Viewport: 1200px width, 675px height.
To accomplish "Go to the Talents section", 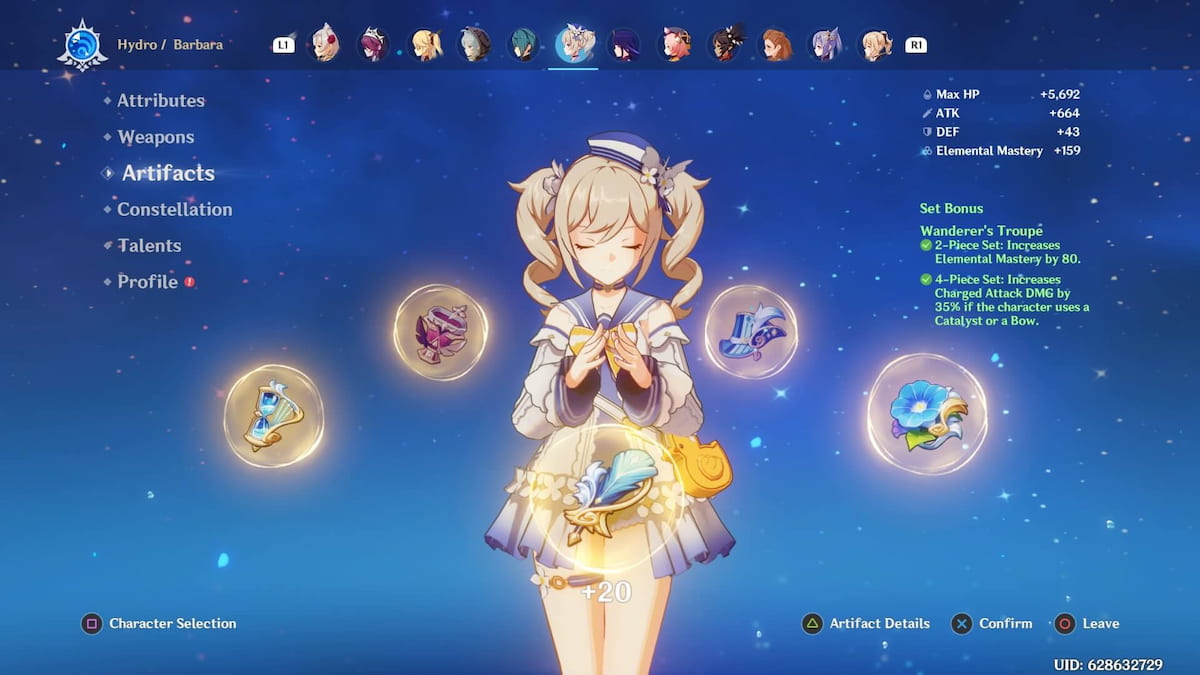I will pos(149,245).
